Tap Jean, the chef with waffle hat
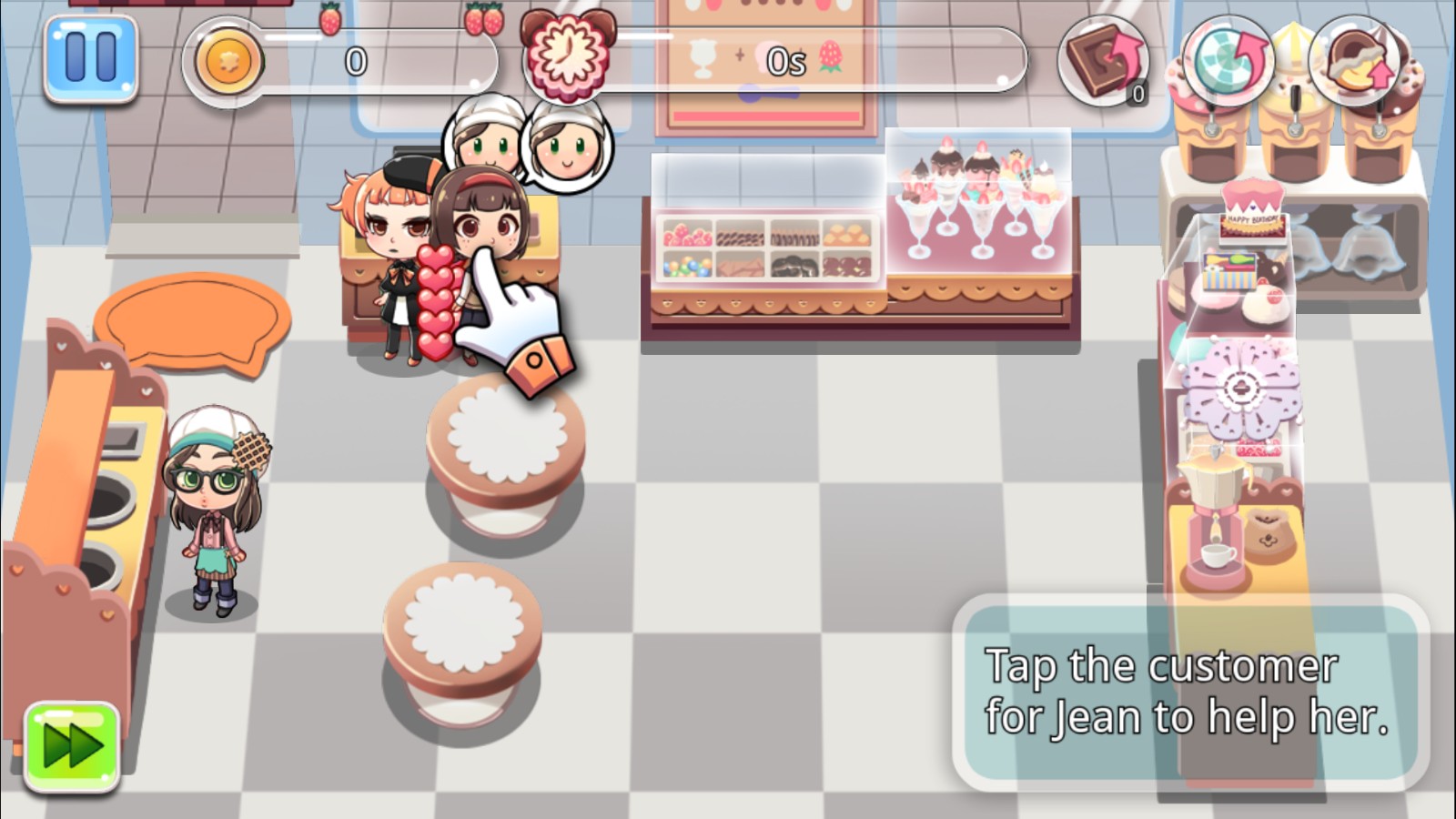Image resolution: width=1456 pixels, height=819 pixels. click(x=214, y=500)
